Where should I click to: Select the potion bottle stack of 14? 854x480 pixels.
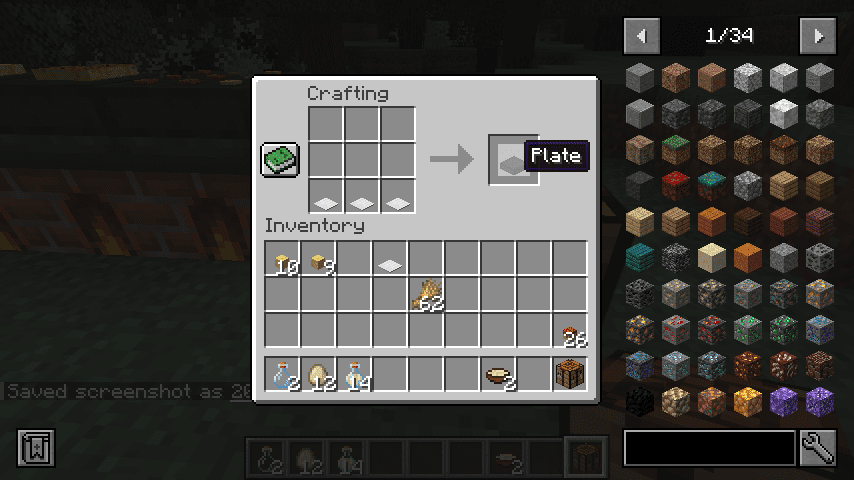click(354, 375)
